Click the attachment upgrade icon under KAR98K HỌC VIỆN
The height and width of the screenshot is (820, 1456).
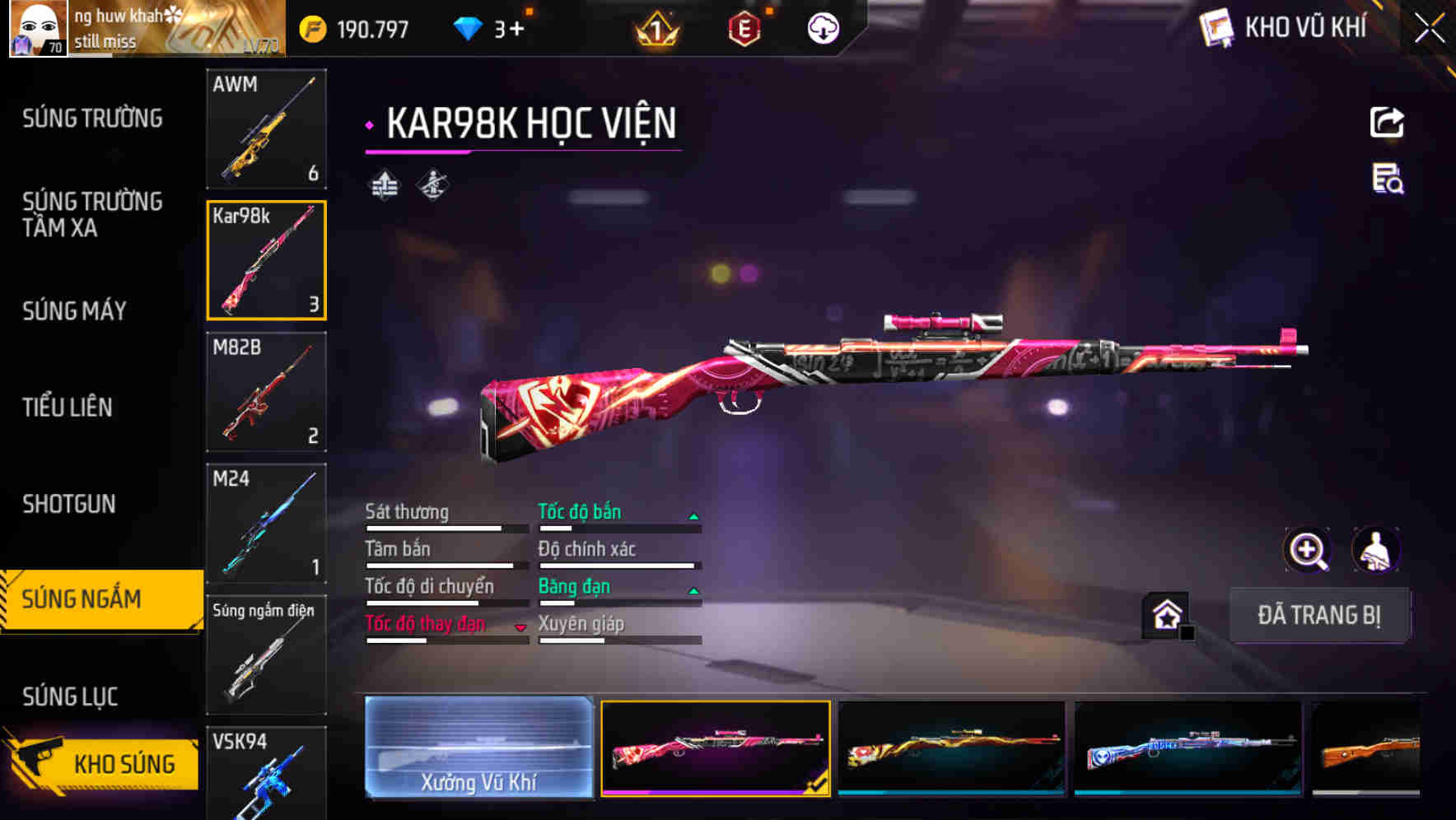[384, 184]
